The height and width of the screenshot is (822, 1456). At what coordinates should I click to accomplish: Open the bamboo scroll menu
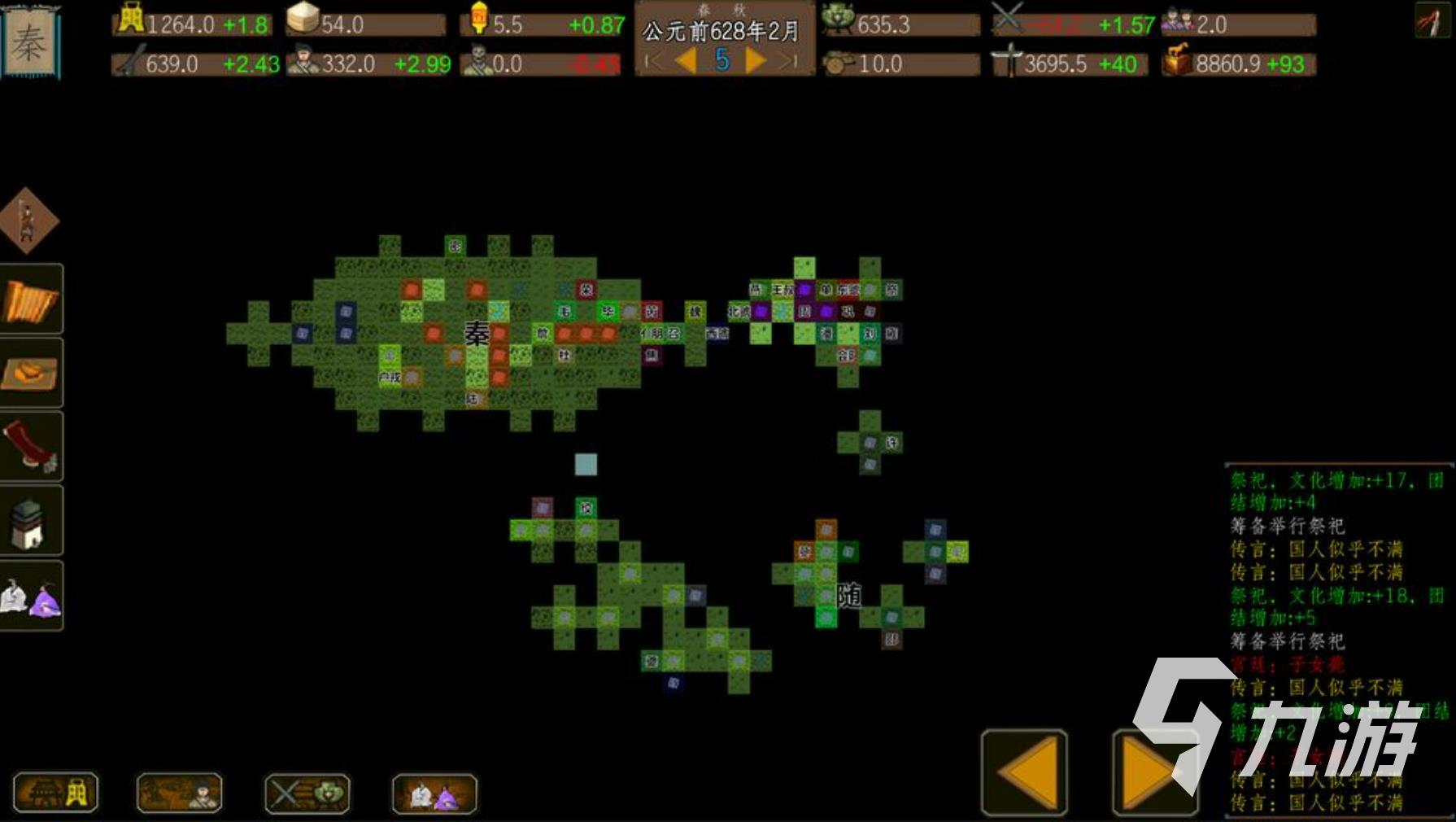31,299
